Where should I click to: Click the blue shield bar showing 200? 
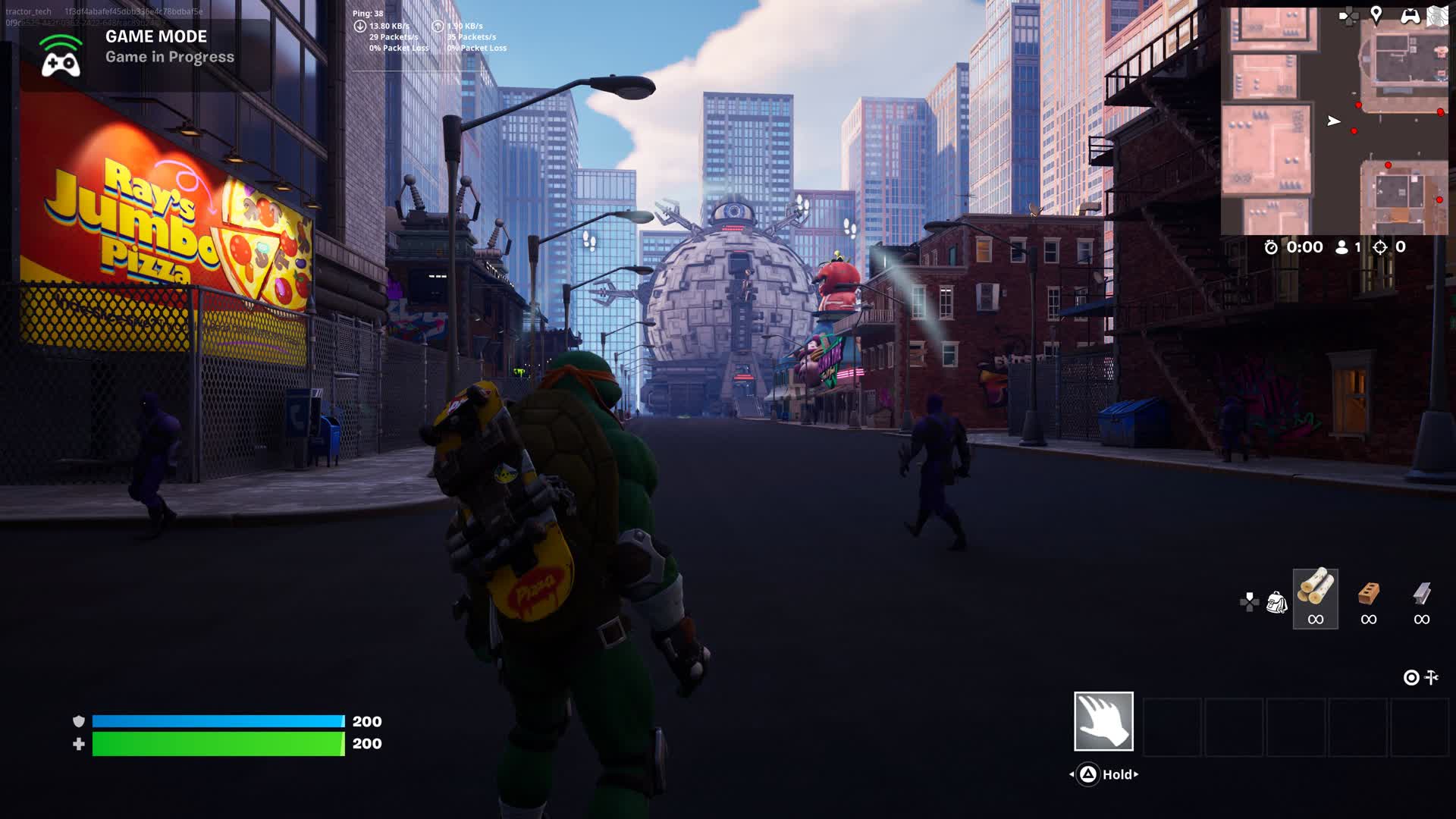tap(216, 721)
